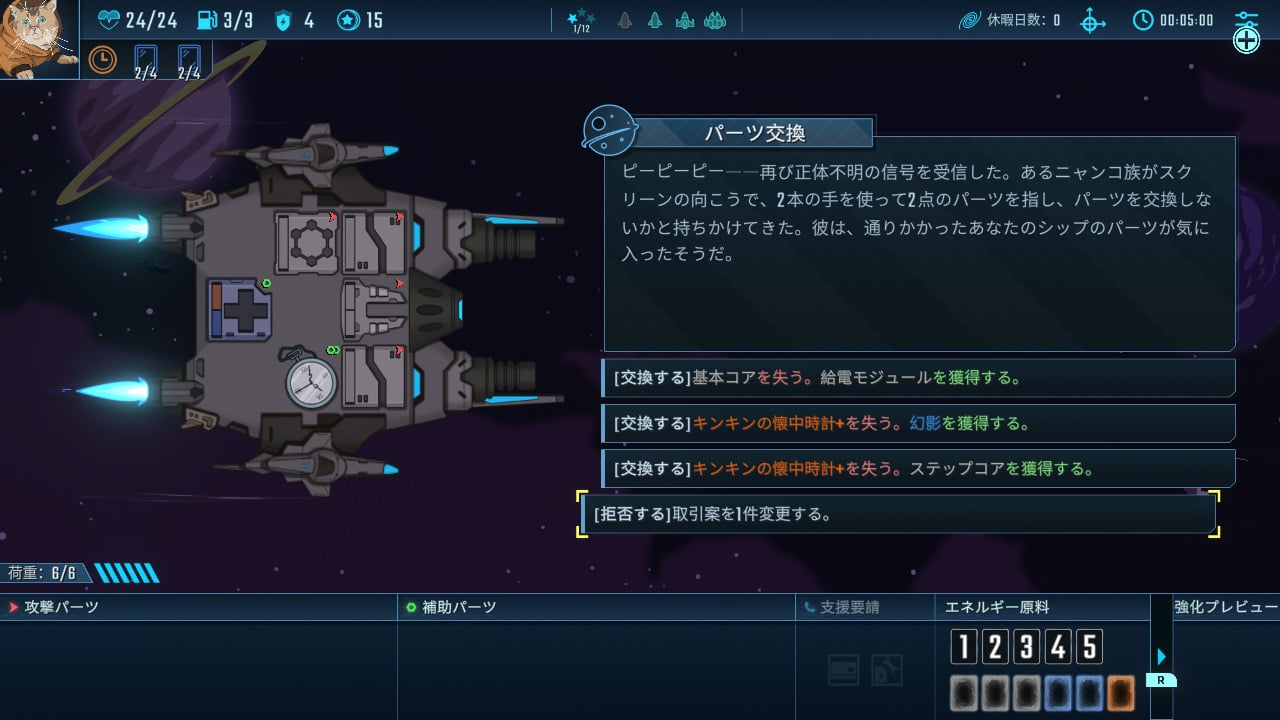This screenshot has height=720, width=1280.
Task: Expand the panel with the R arrow
Action: click(x=1161, y=658)
